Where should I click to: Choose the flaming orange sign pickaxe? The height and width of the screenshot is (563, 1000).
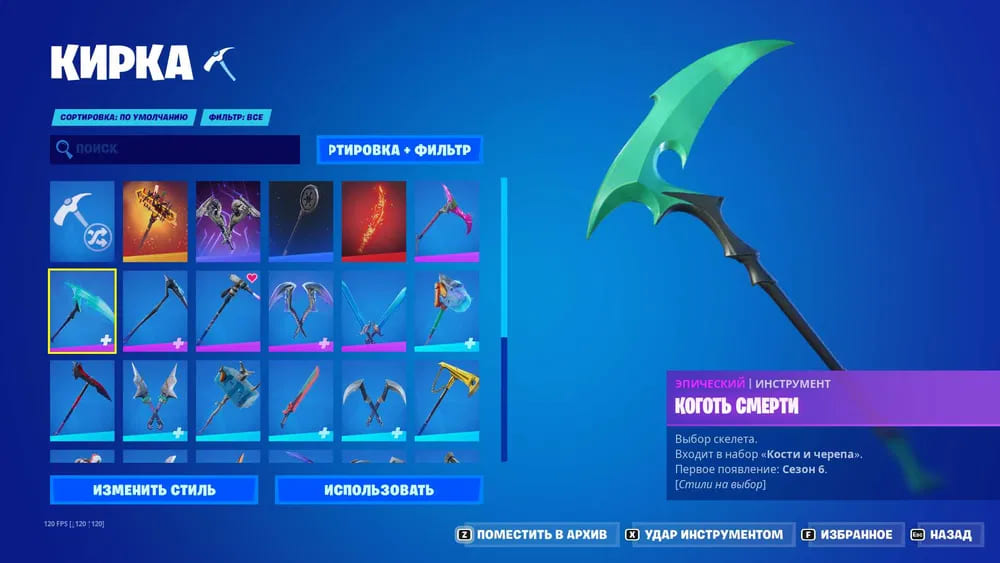pos(155,221)
